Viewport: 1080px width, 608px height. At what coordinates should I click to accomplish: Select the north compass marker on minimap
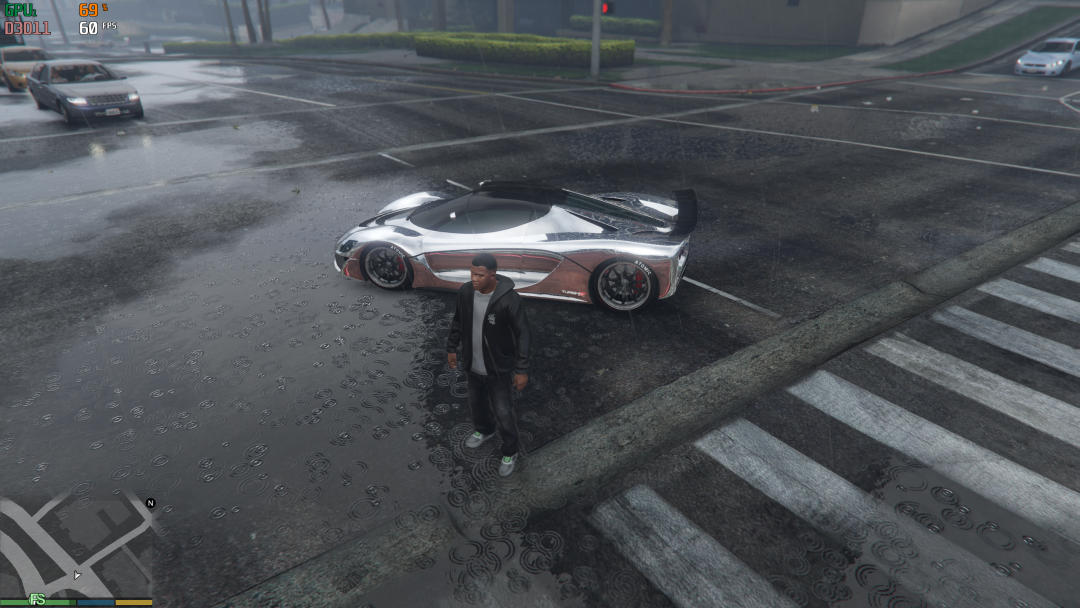click(x=151, y=503)
